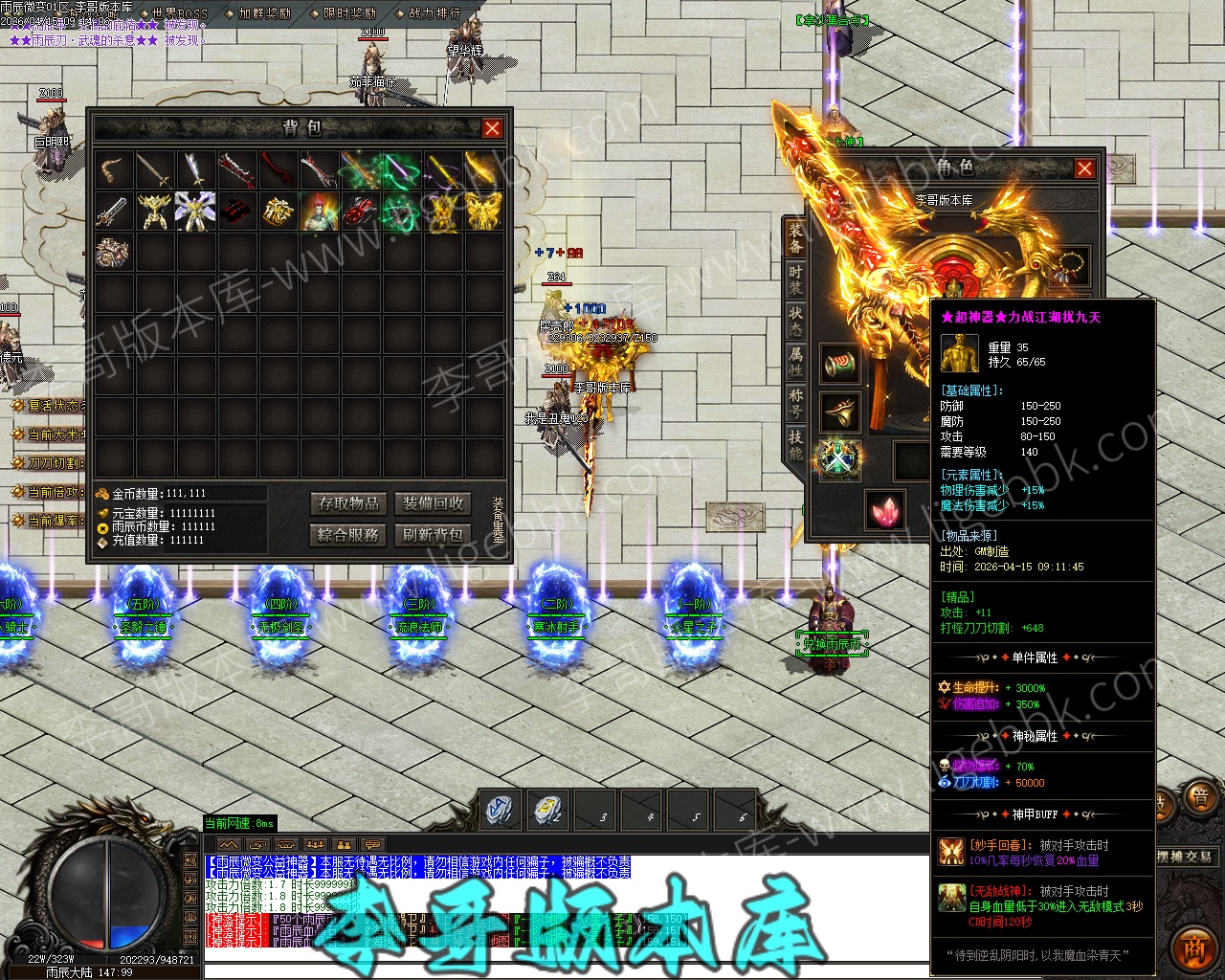Screen dimensions: 1225x980
Task: Show the 战力排行 power ranking
Action: point(434,13)
